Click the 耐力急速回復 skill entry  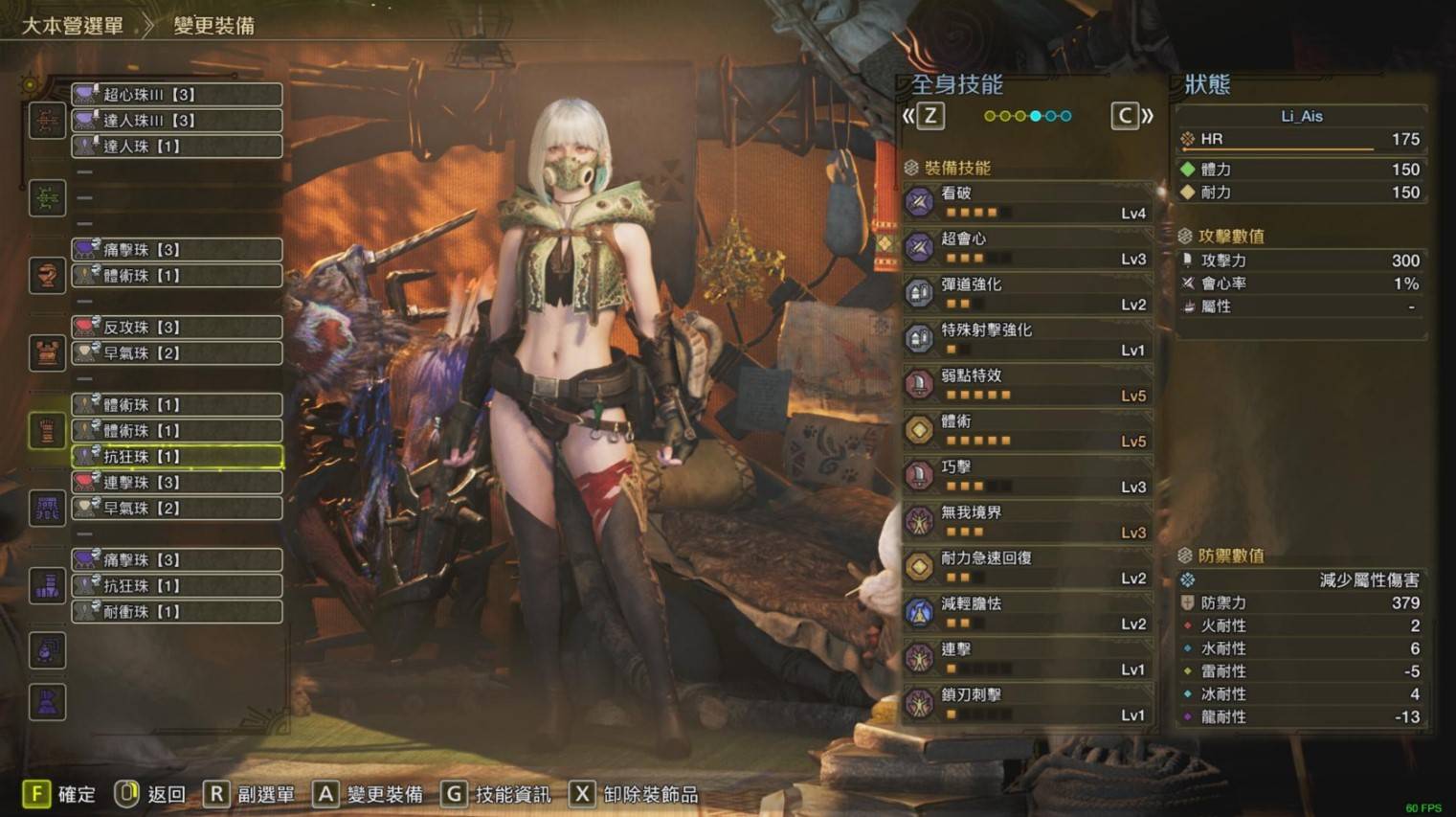point(1027,567)
